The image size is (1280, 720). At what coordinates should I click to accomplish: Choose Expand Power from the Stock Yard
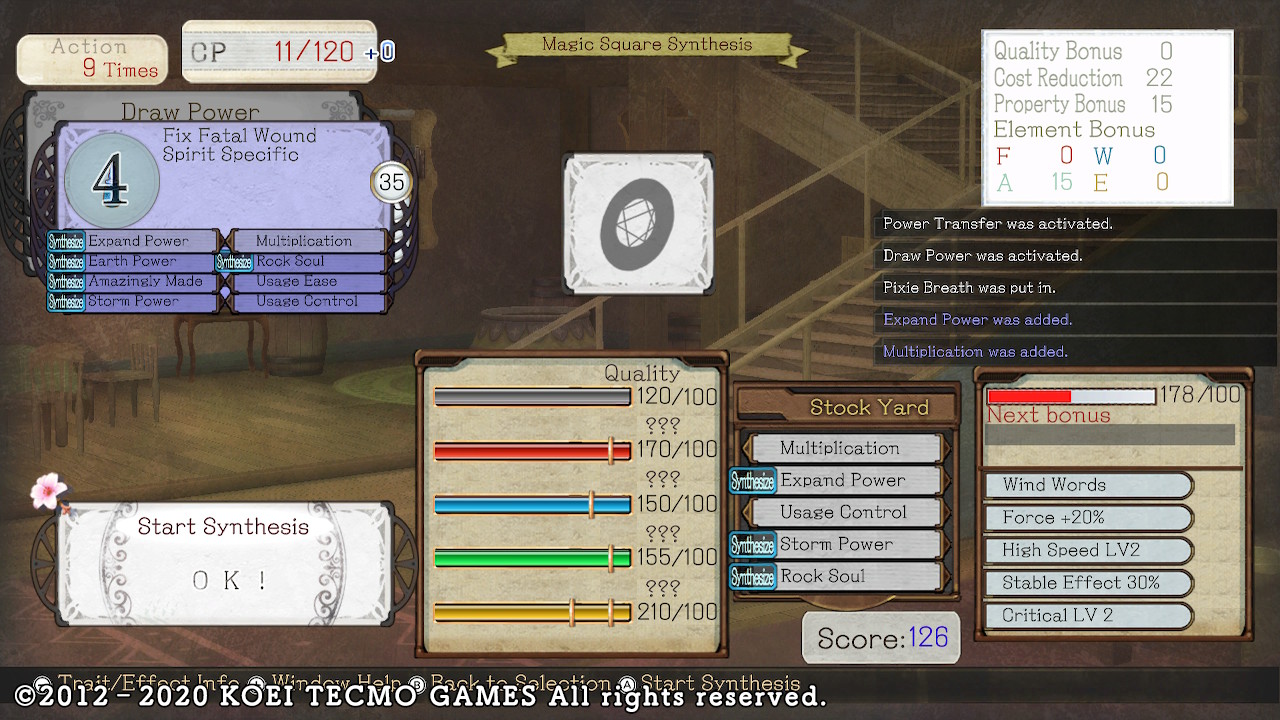click(x=842, y=480)
